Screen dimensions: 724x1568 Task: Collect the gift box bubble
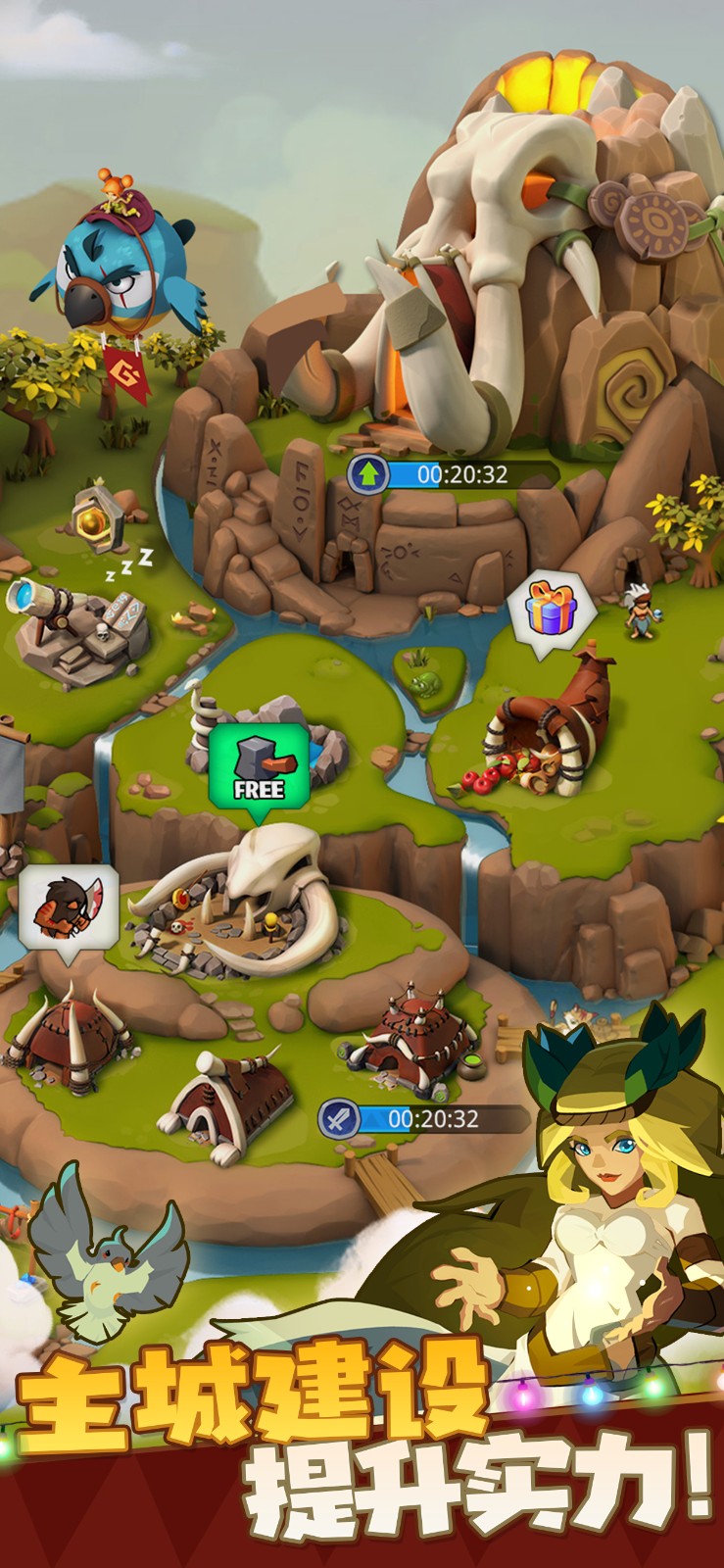[552, 610]
